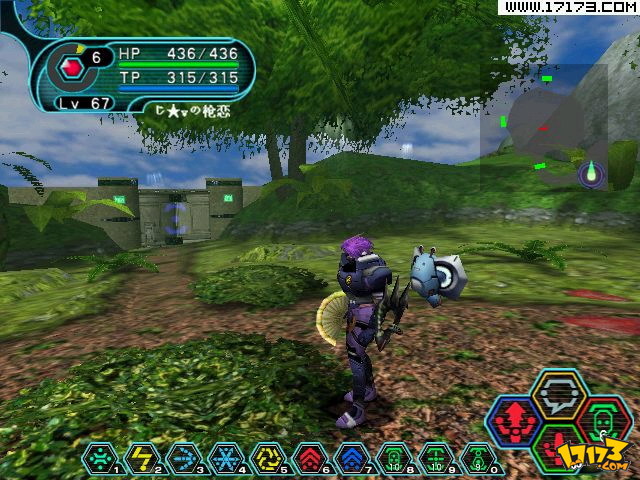
Task: Select the red action in green-bordered hexagon
Action: [557, 448]
